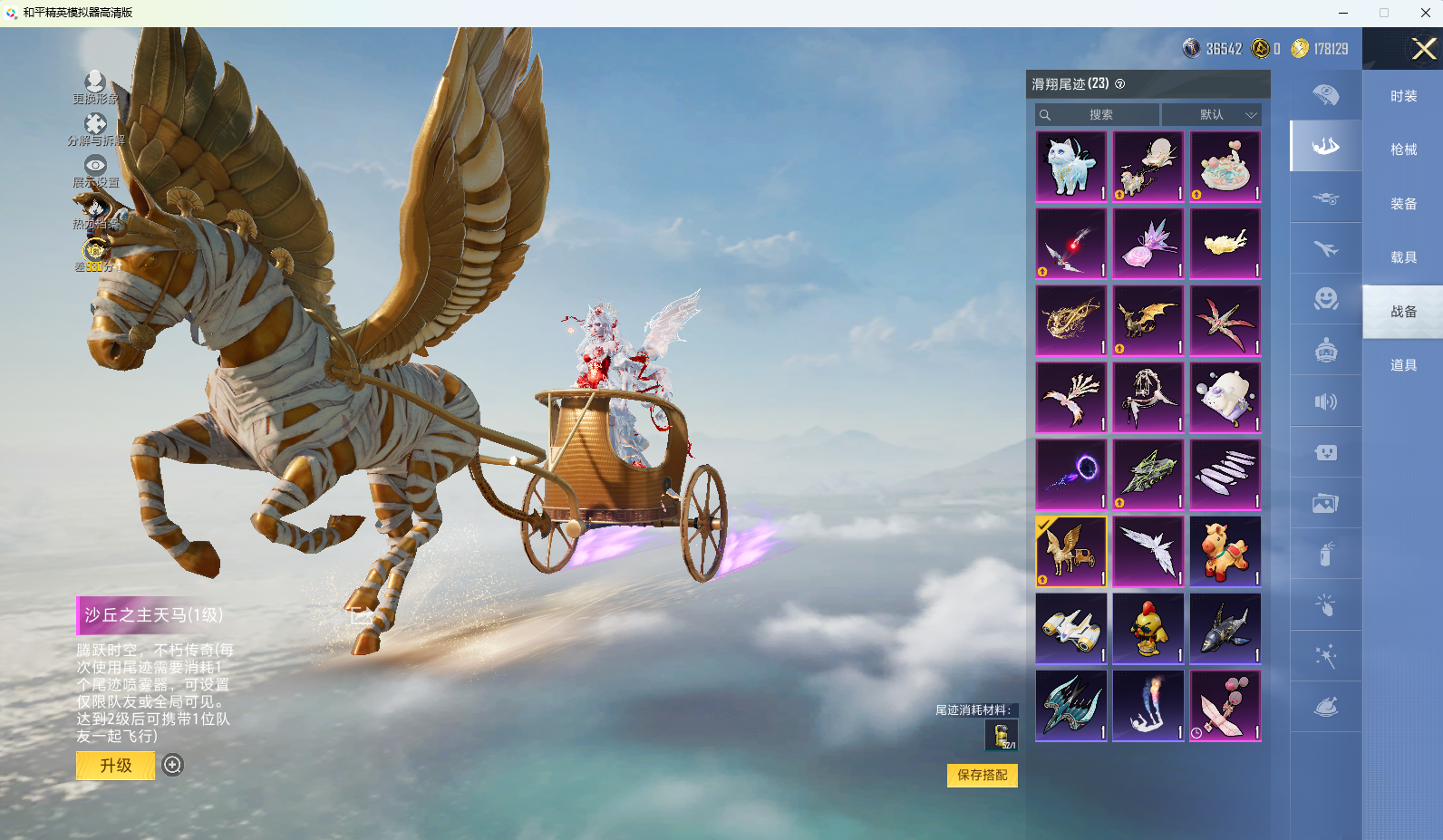The width and height of the screenshot is (1443, 840).
Task: Open 更换形象 to change character
Action: 95,87
